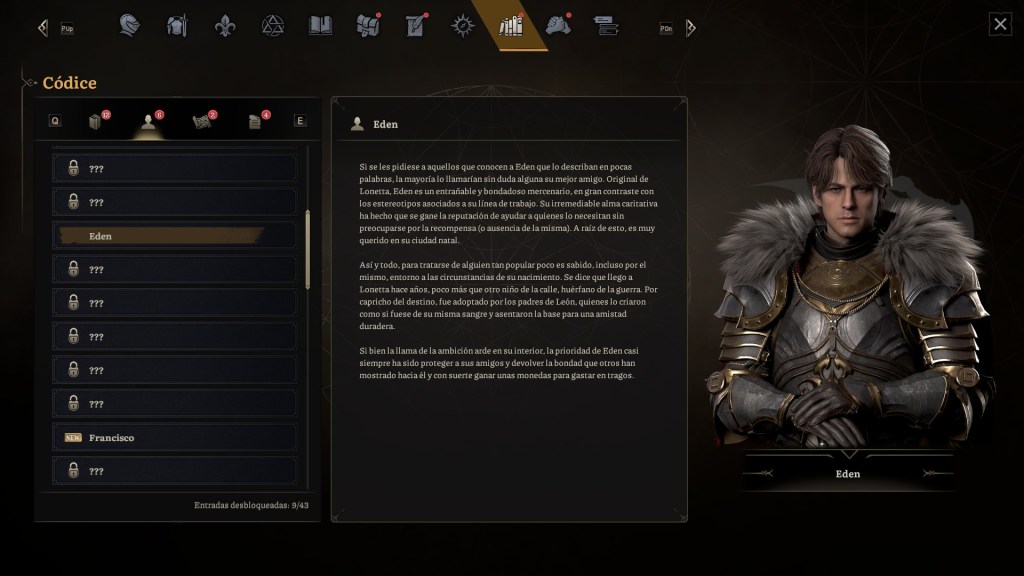Select the compass sun menu tab
This screenshot has width=1024, height=576.
(x=462, y=25)
